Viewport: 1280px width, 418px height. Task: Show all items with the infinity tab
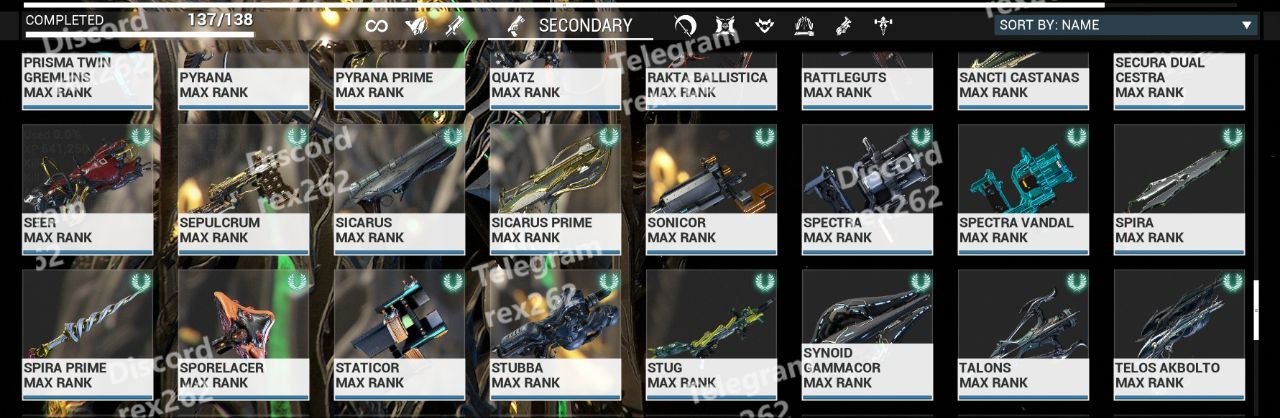click(x=376, y=26)
